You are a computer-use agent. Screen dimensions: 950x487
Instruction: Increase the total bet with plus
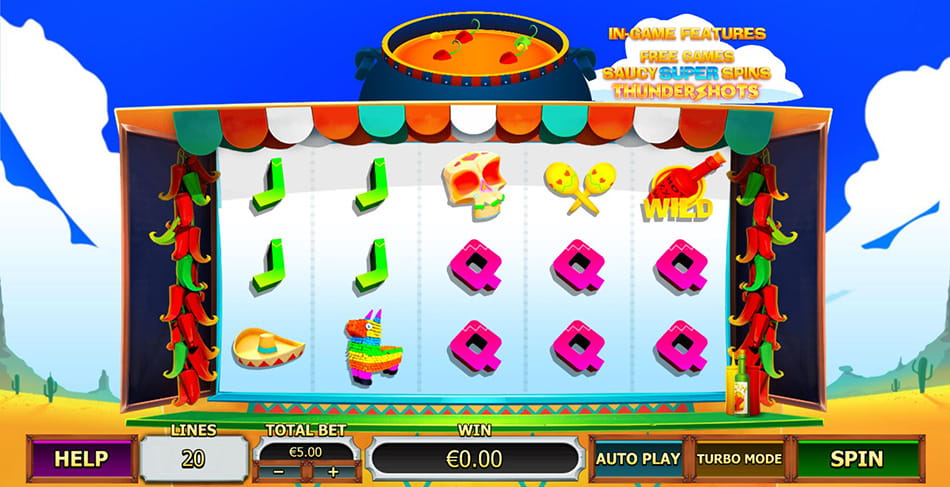point(333,471)
